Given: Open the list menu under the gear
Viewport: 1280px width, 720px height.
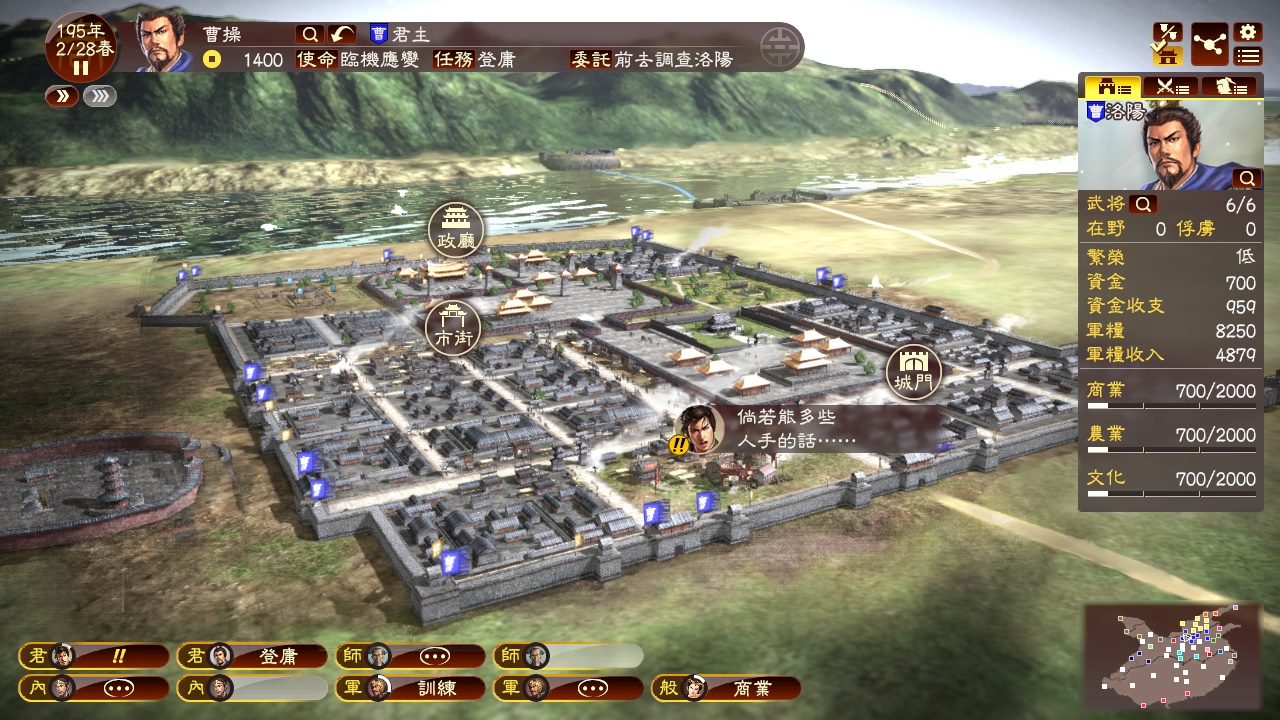Looking at the screenshot, I should [x=1247, y=56].
